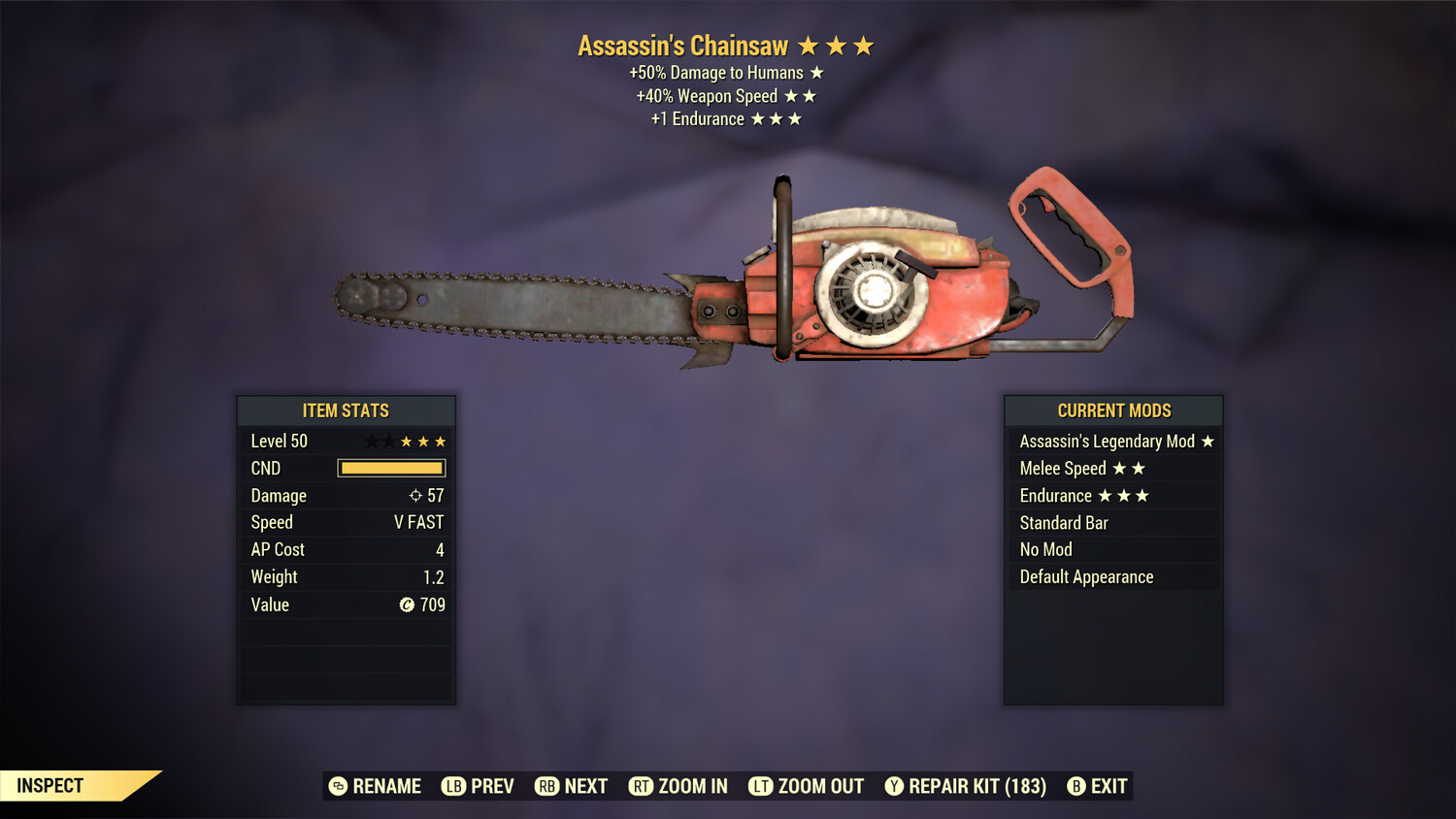Click the select-button icon beside Rename

[x=339, y=786]
